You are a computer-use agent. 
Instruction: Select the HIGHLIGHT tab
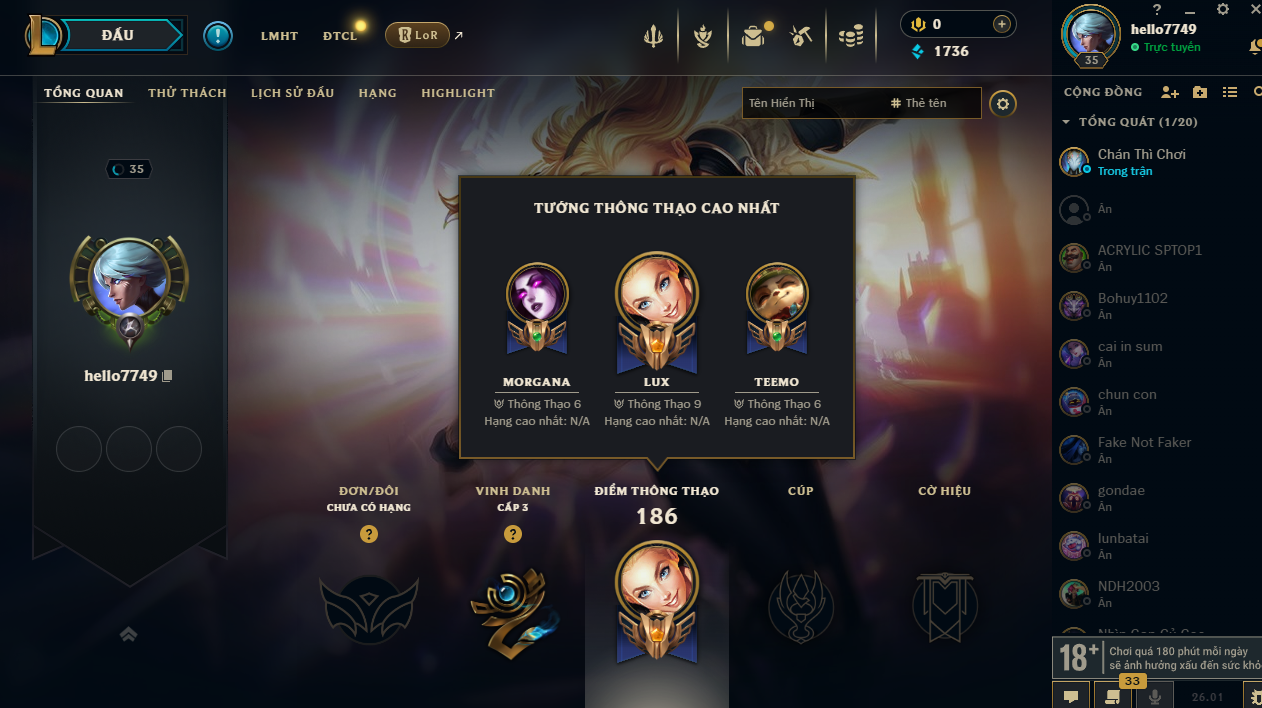(458, 93)
